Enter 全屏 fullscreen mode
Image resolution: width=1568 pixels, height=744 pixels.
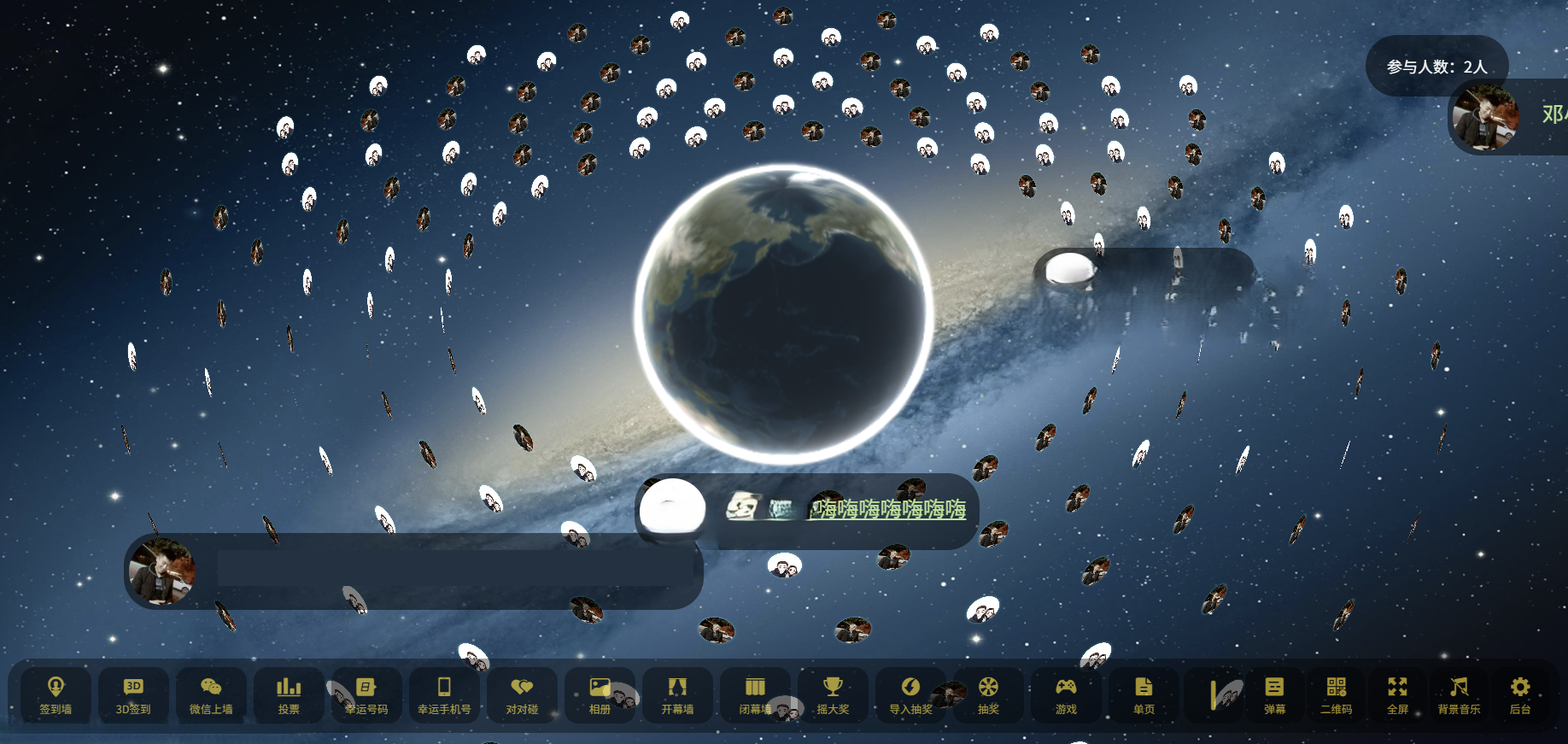pyautogui.click(x=1397, y=694)
